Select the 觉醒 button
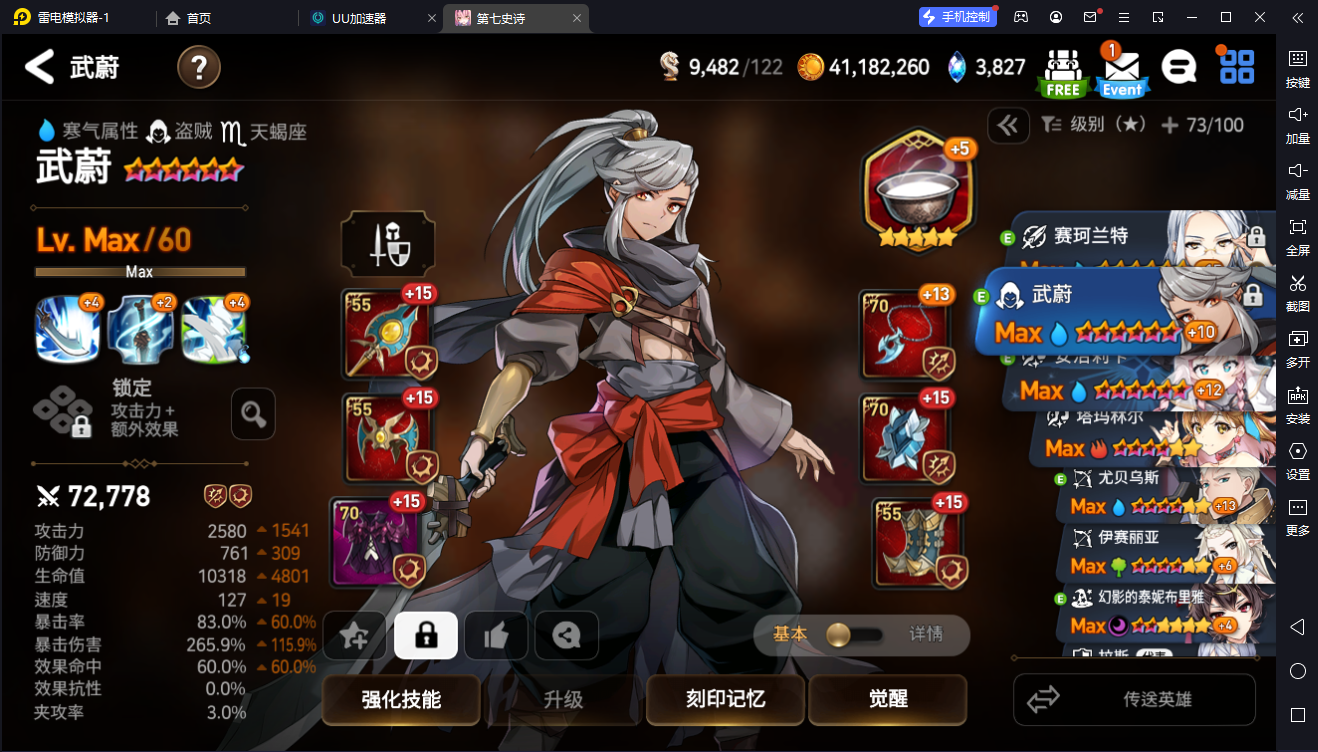This screenshot has height=752, width=1318. (x=887, y=699)
